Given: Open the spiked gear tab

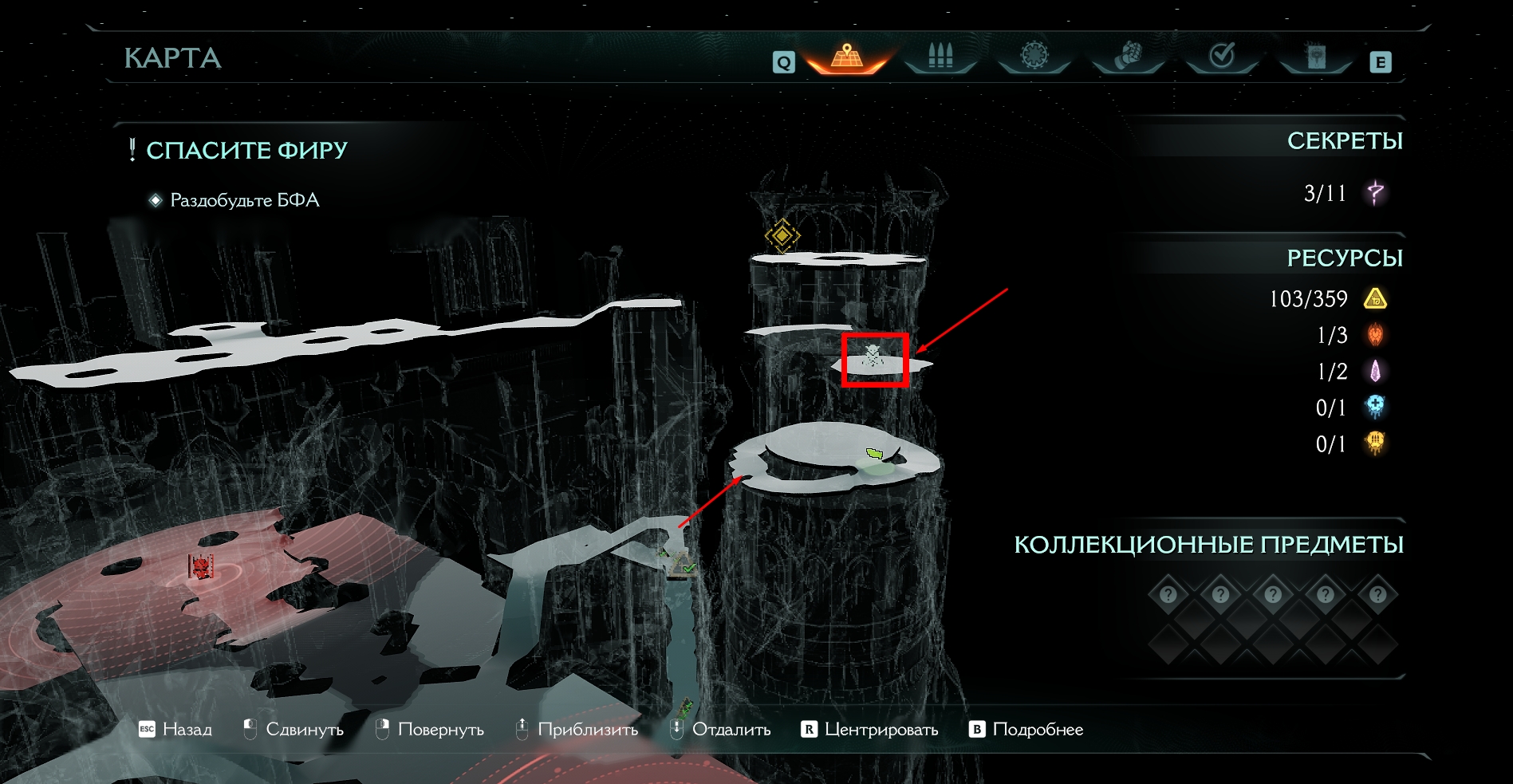Looking at the screenshot, I should [x=1034, y=57].
